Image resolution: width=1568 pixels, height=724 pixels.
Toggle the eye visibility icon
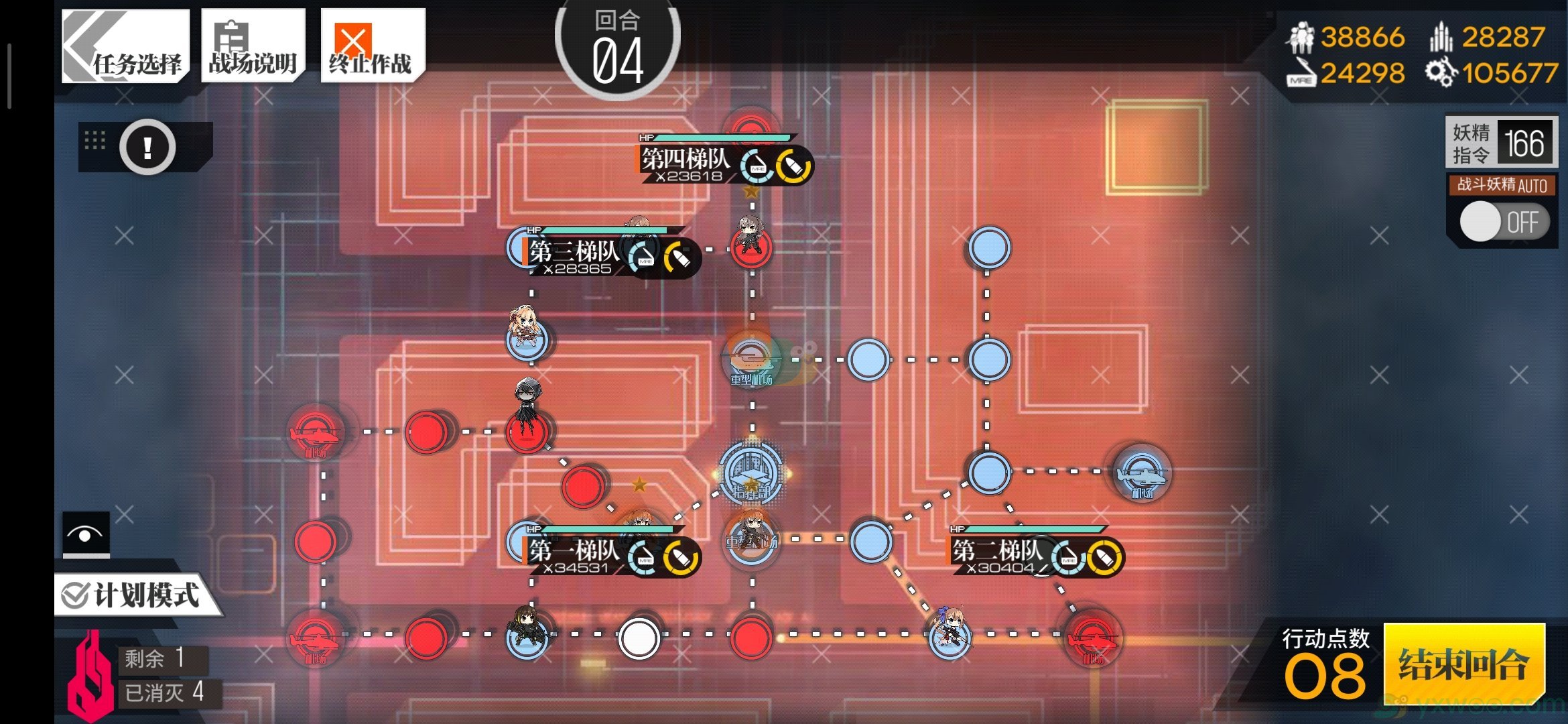86,535
